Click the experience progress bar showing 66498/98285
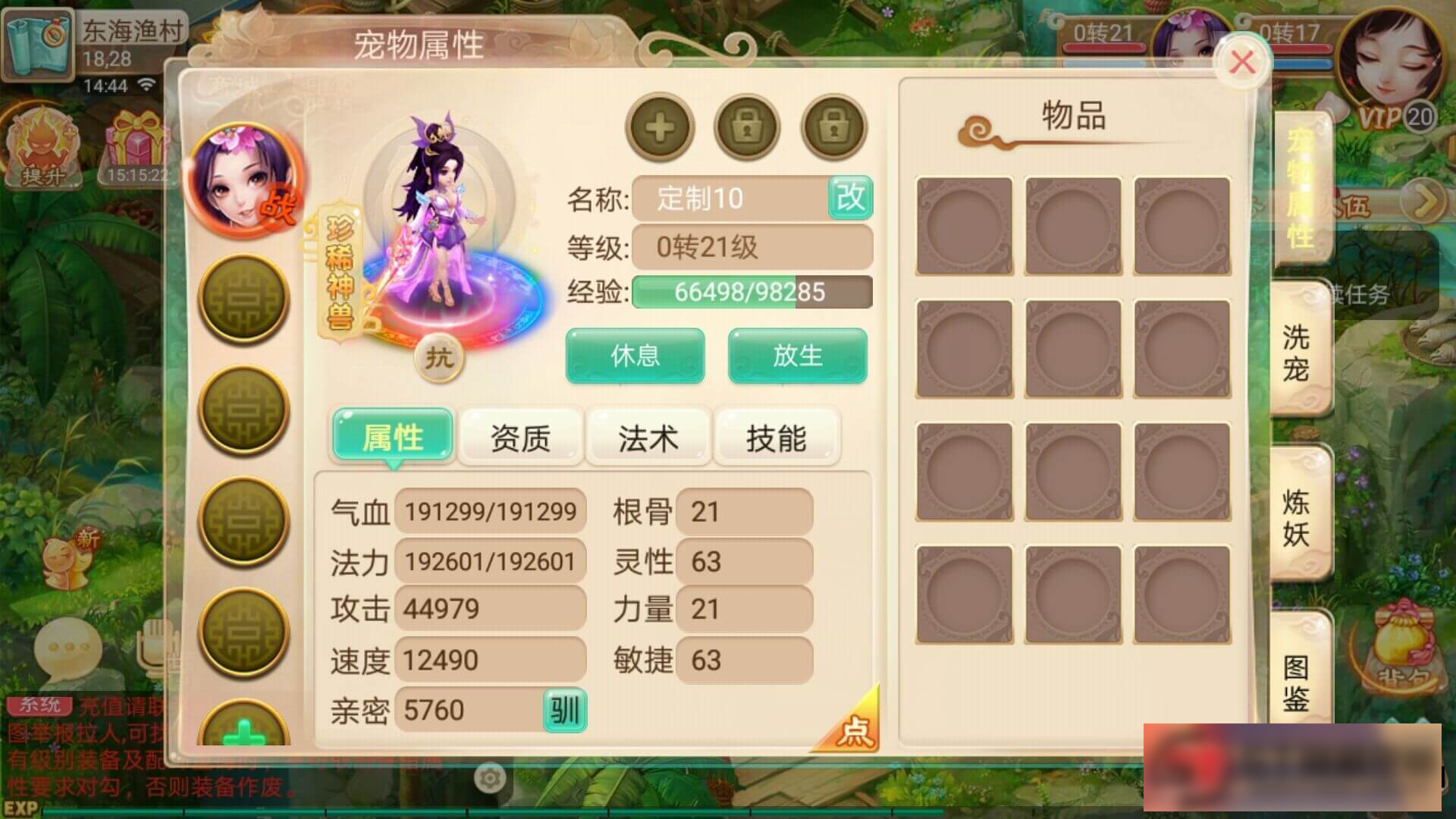Viewport: 1456px width, 819px height. (x=752, y=293)
